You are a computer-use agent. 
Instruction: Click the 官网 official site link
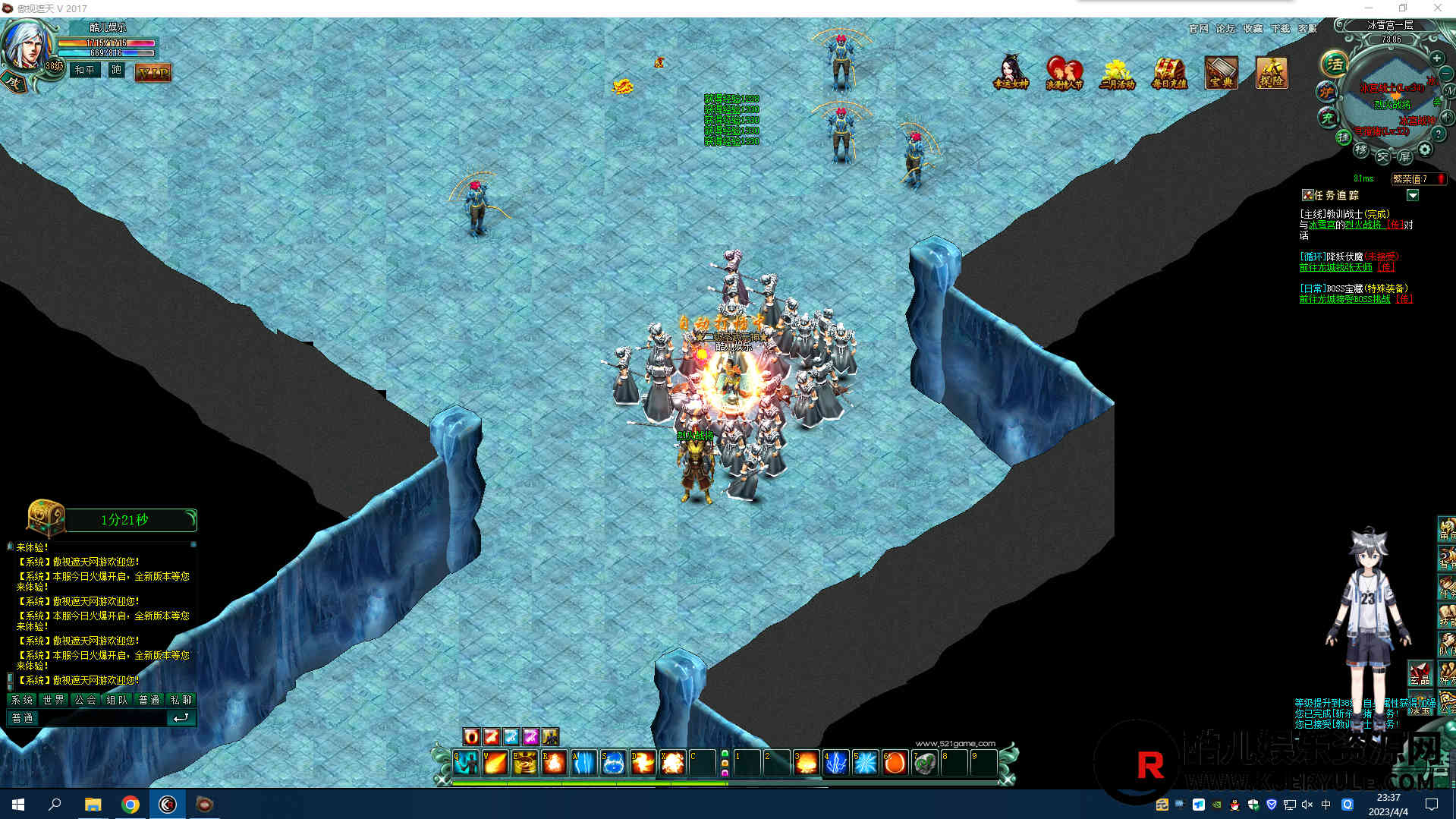[x=1199, y=29]
